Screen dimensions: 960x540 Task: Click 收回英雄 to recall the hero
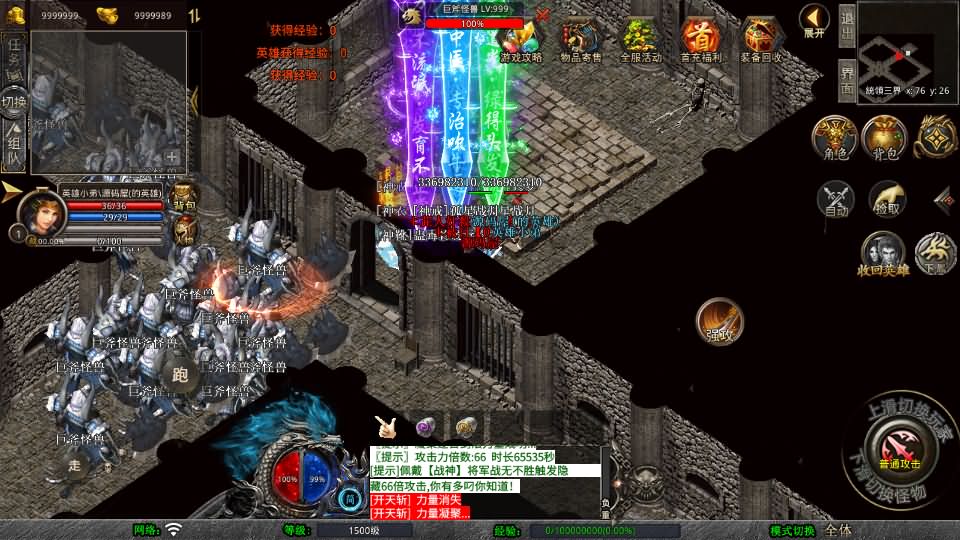882,253
